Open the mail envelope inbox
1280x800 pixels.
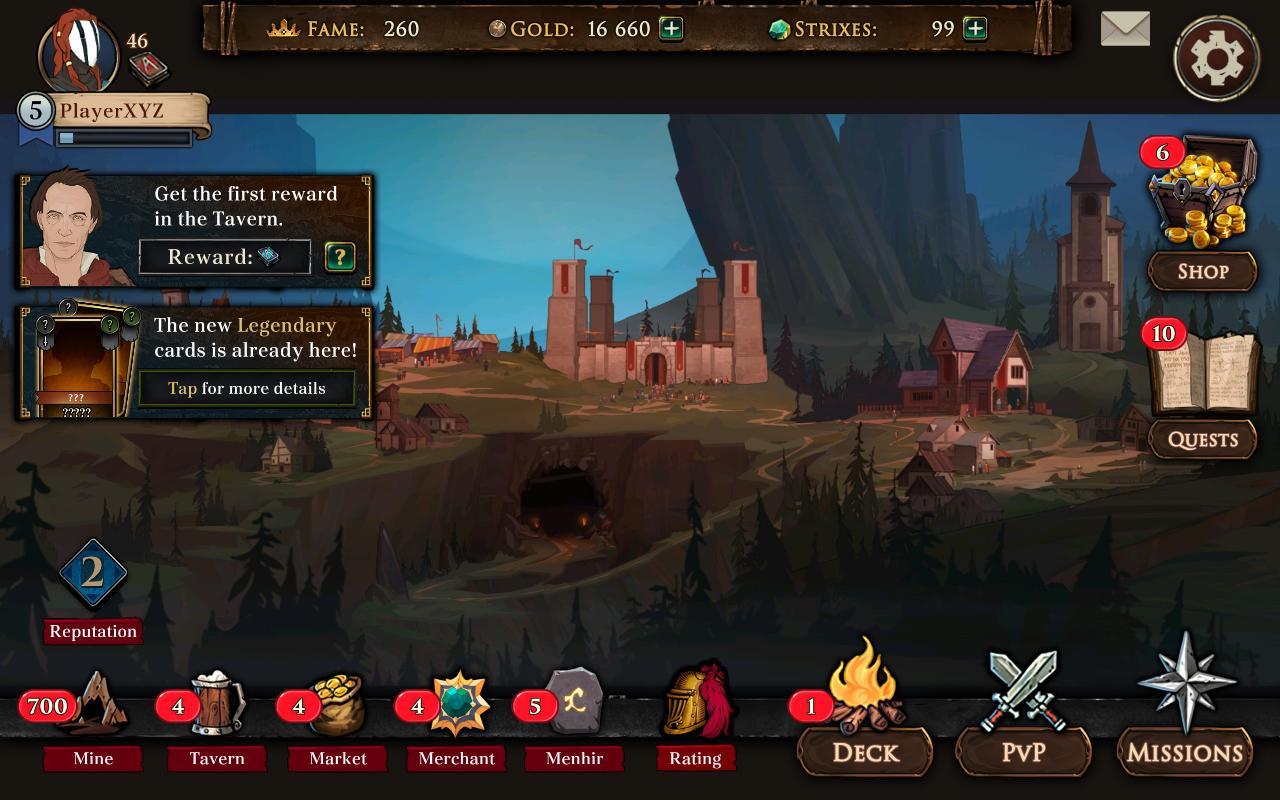point(1125,29)
